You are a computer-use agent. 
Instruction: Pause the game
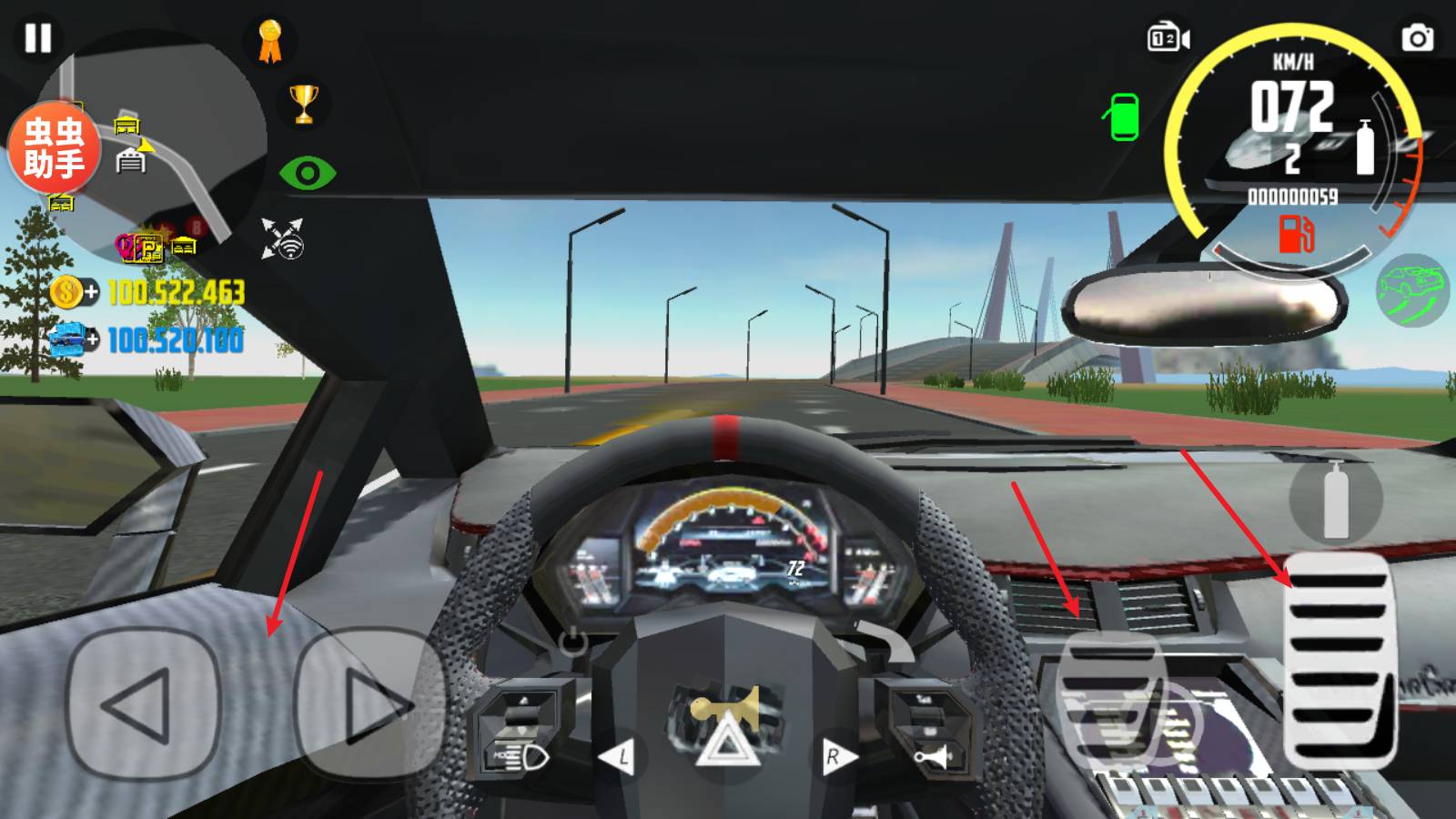tap(38, 38)
